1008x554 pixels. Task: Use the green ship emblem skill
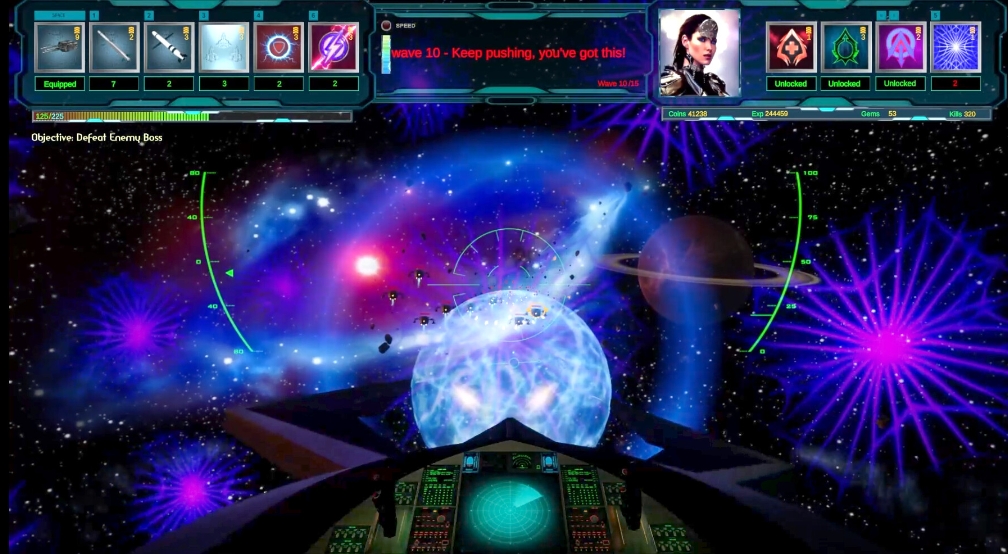[x=845, y=47]
